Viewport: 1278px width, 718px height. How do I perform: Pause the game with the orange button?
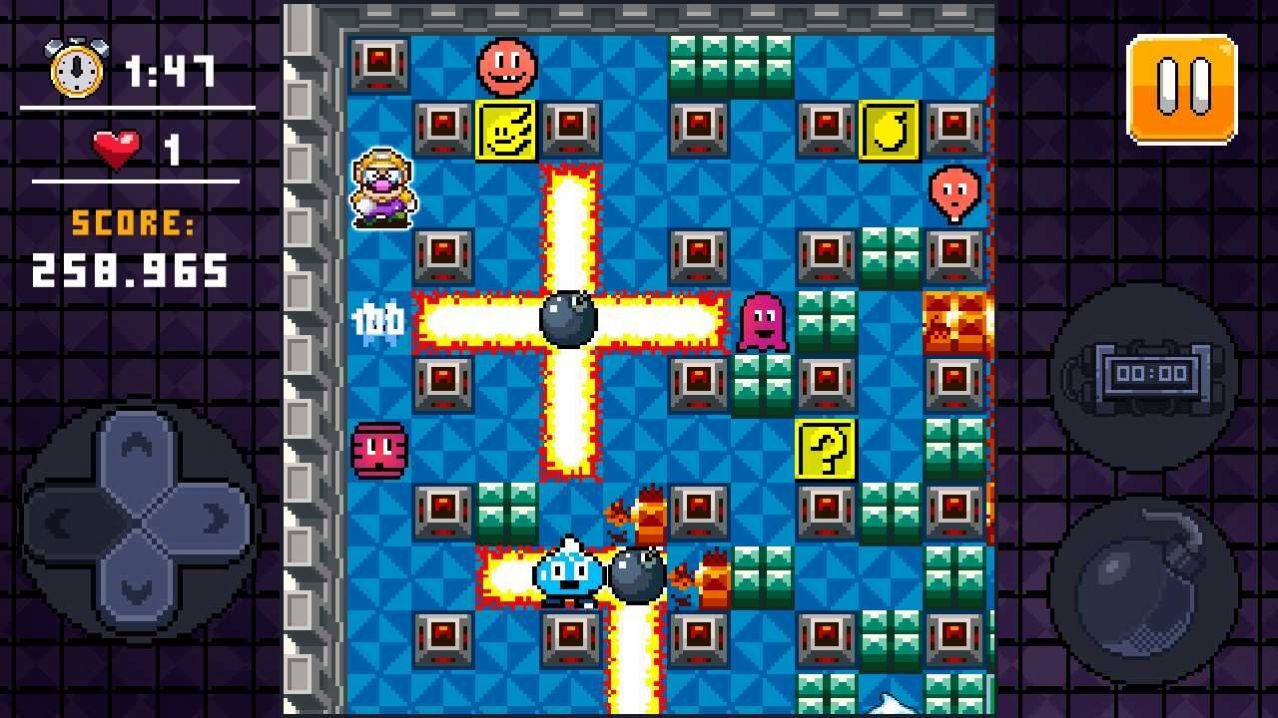[x=1181, y=89]
